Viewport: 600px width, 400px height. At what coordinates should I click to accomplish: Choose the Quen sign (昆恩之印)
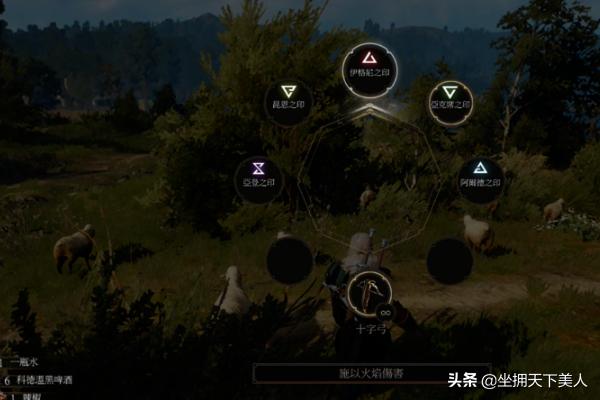point(289,94)
